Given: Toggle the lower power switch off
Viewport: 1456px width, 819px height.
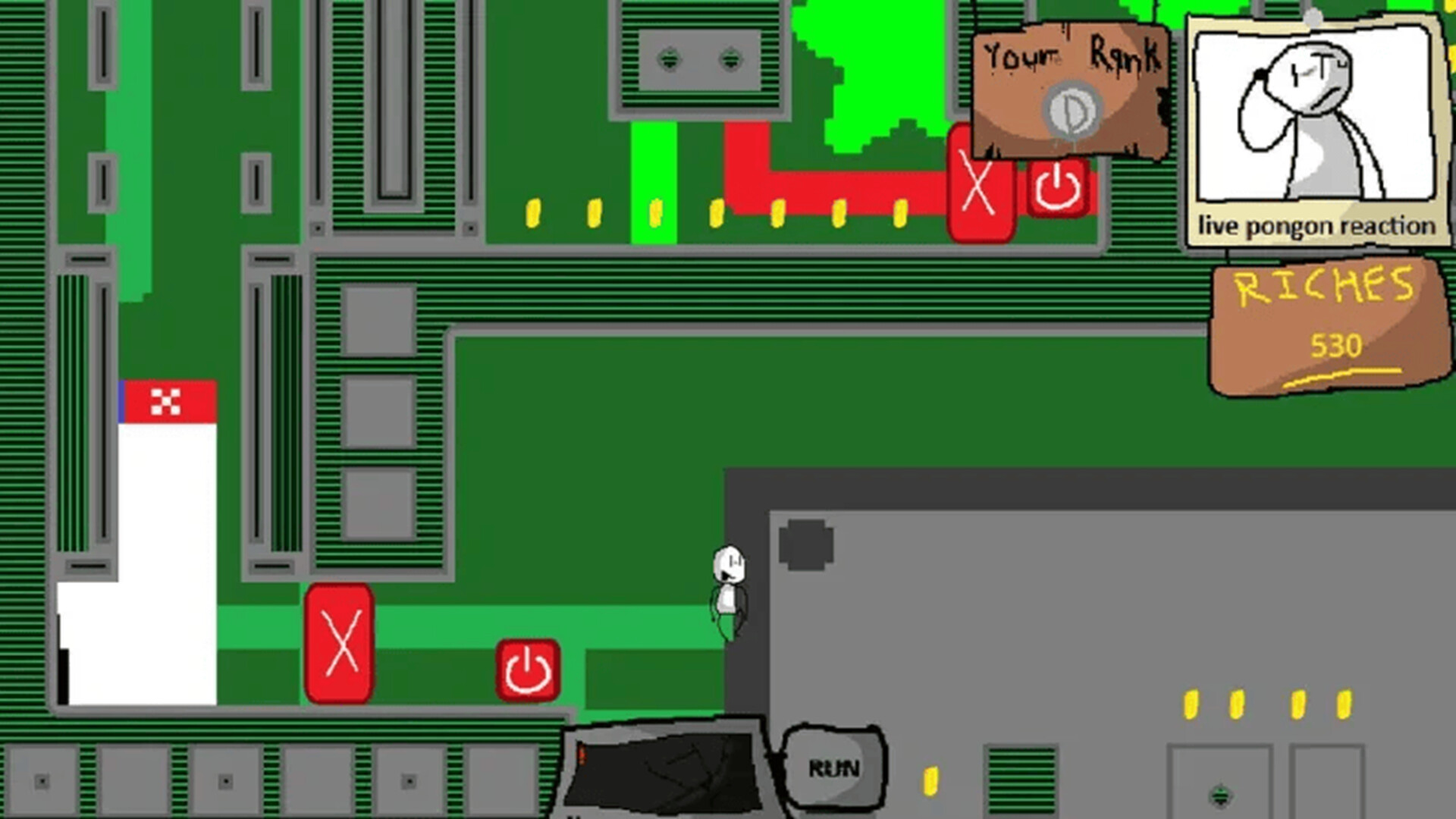Looking at the screenshot, I should click(x=527, y=670).
